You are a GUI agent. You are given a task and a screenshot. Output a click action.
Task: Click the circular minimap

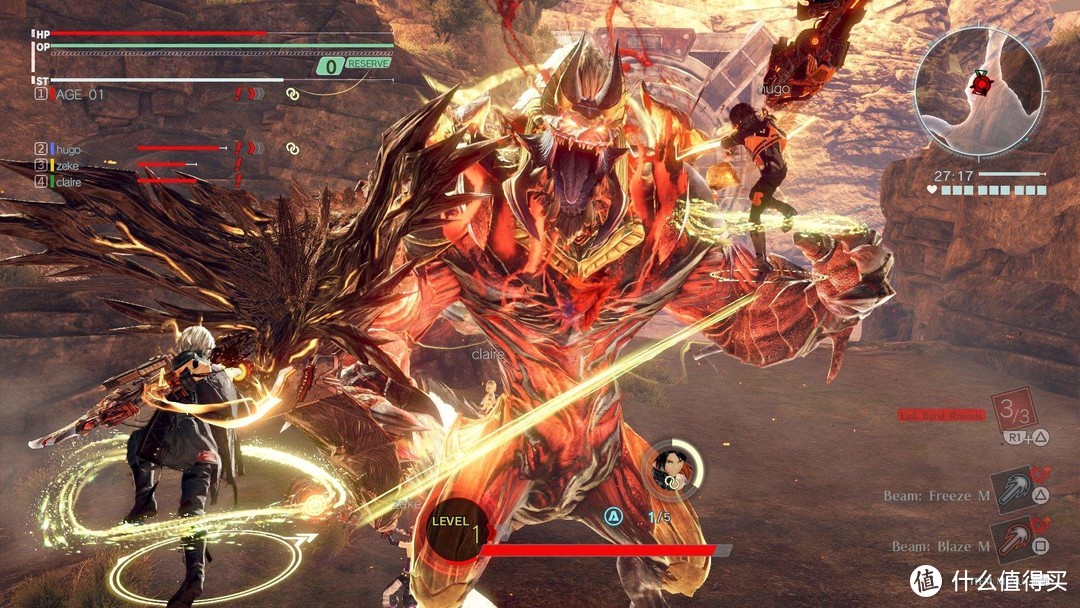click(979, 92)
